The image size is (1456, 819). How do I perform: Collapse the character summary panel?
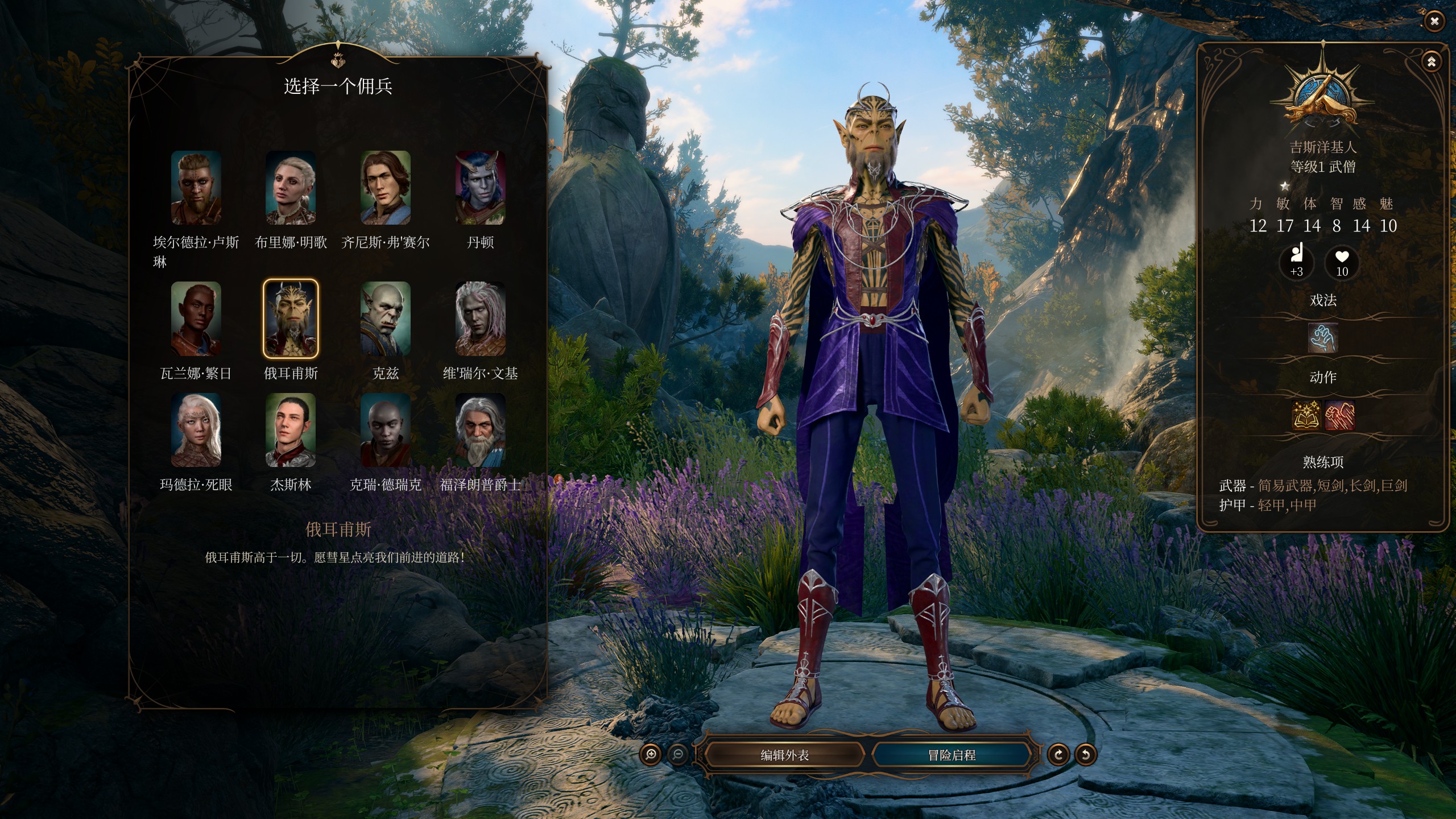point(1432,61)
